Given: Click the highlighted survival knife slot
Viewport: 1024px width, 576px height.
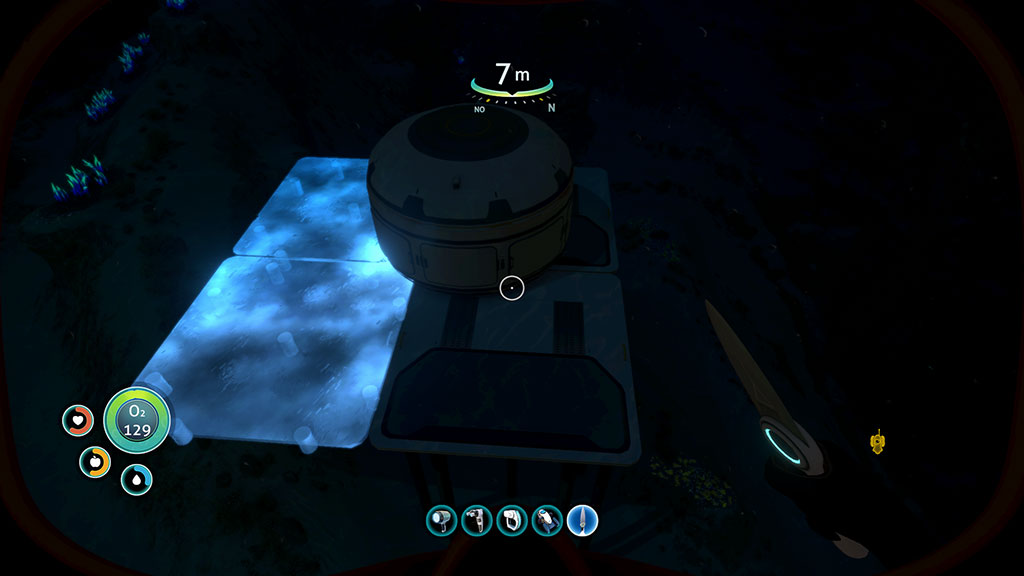Looking at the screenshot, I should click(582, 520).
